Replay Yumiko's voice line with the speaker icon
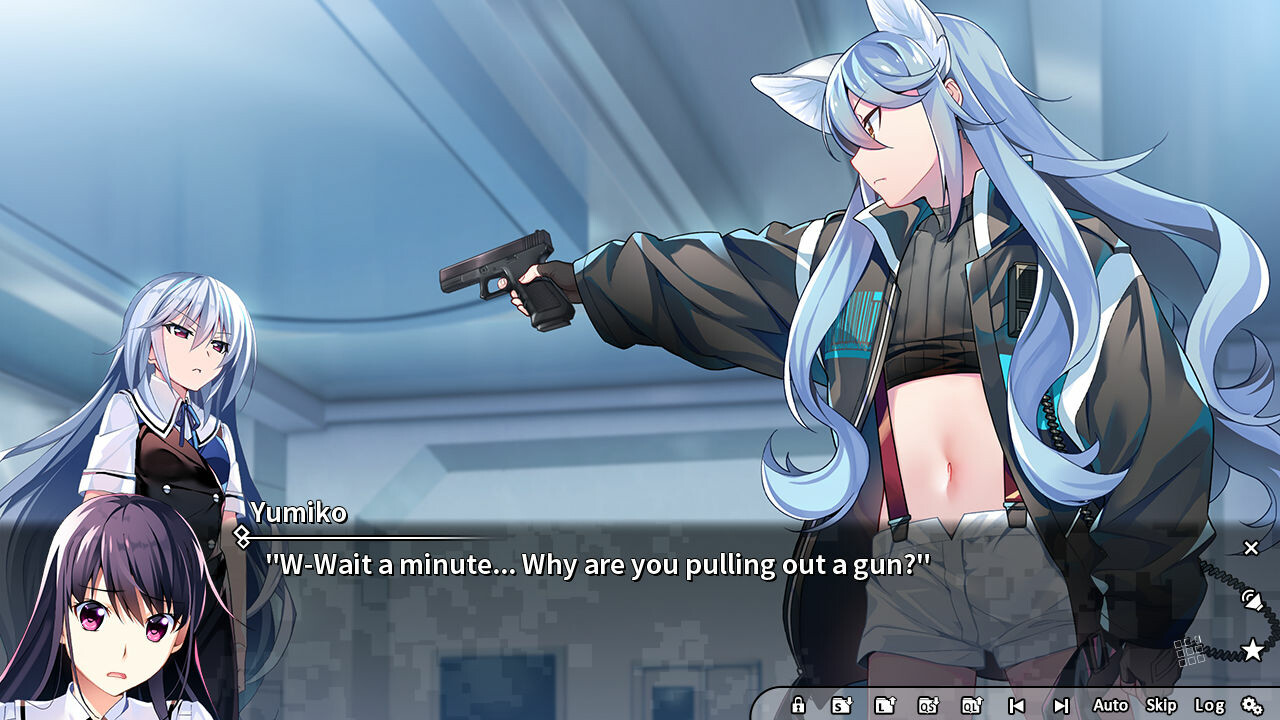1280x720 pixels. (x=1253, y=600)
